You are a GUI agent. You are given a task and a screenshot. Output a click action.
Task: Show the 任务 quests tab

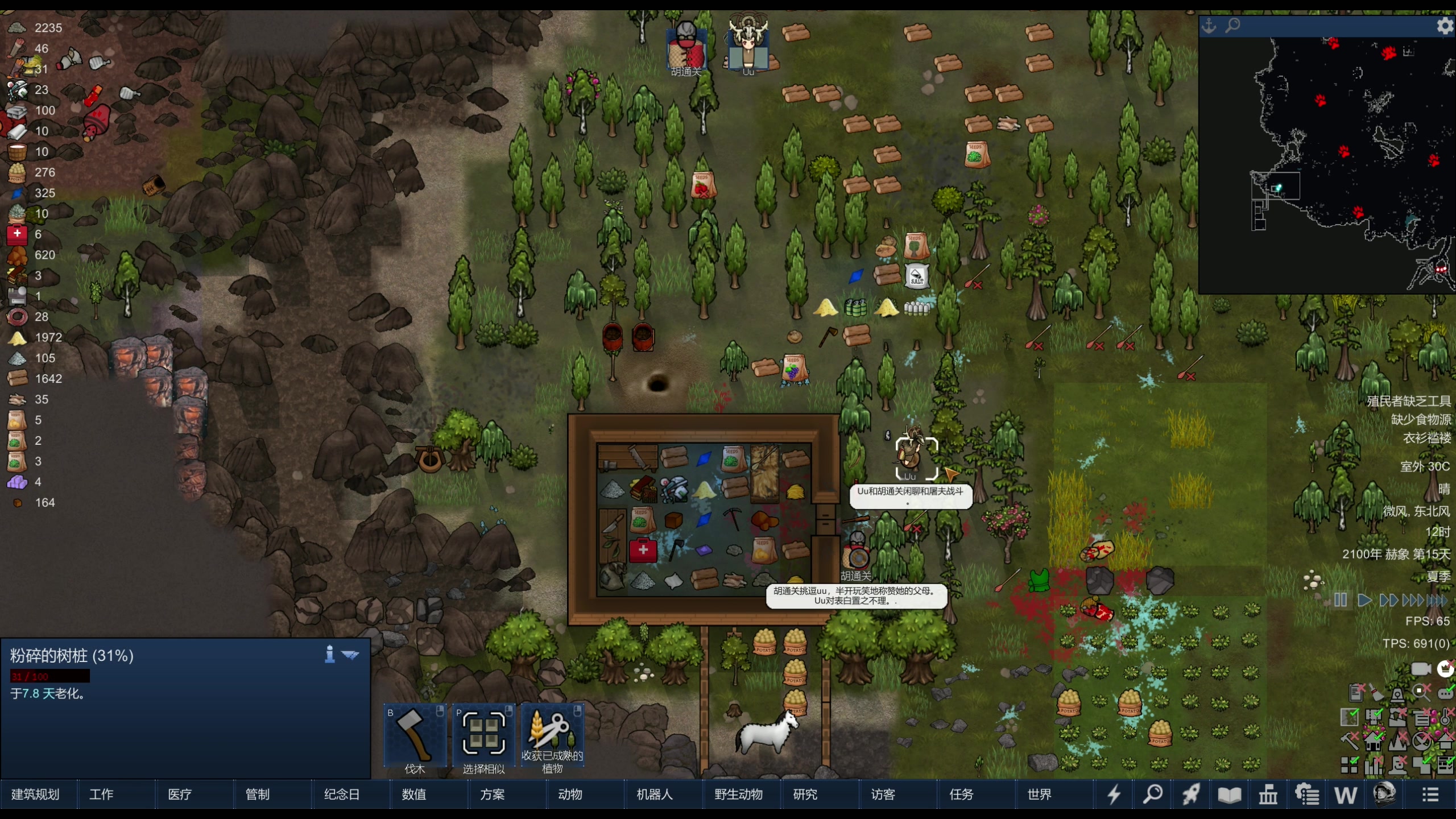click(961, 795)
